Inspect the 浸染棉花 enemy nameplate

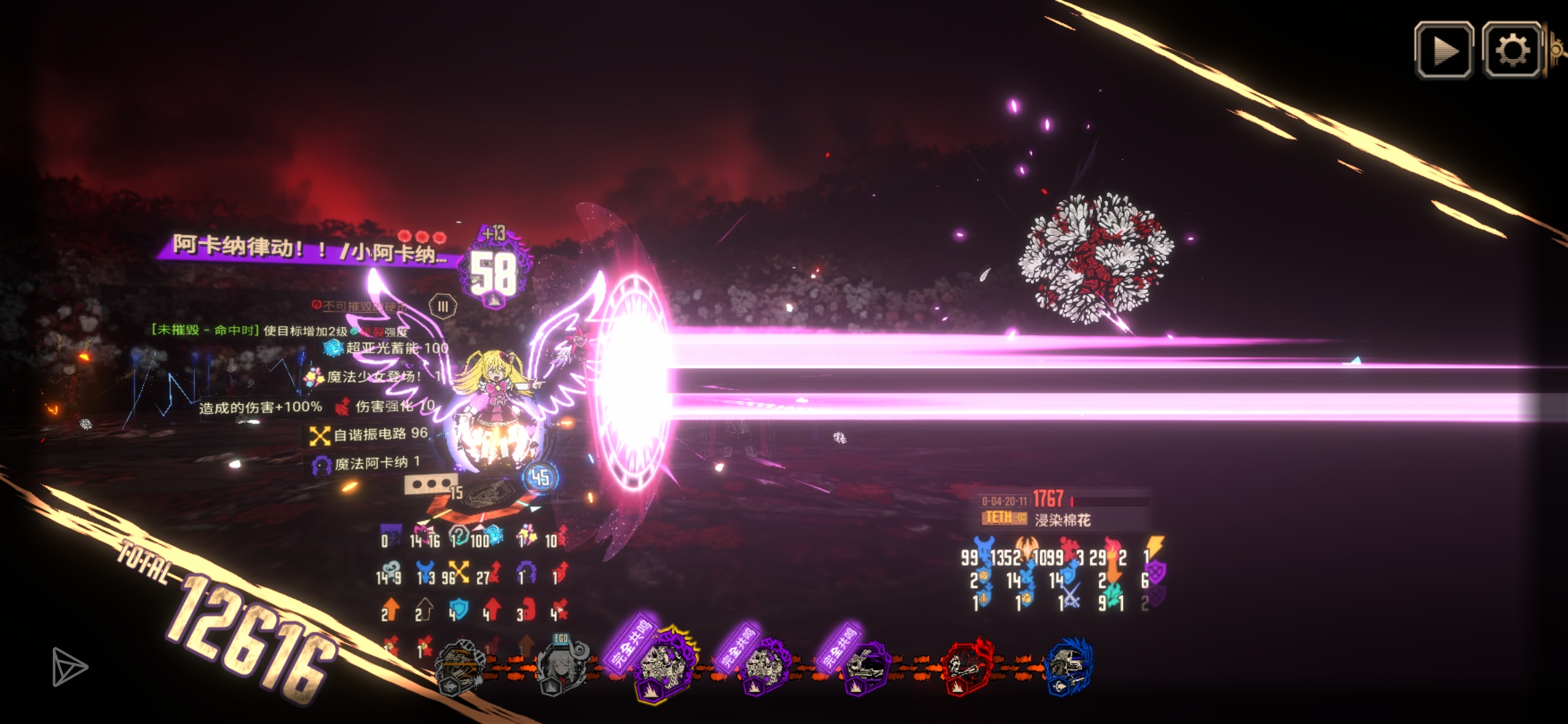[1062, 520]
